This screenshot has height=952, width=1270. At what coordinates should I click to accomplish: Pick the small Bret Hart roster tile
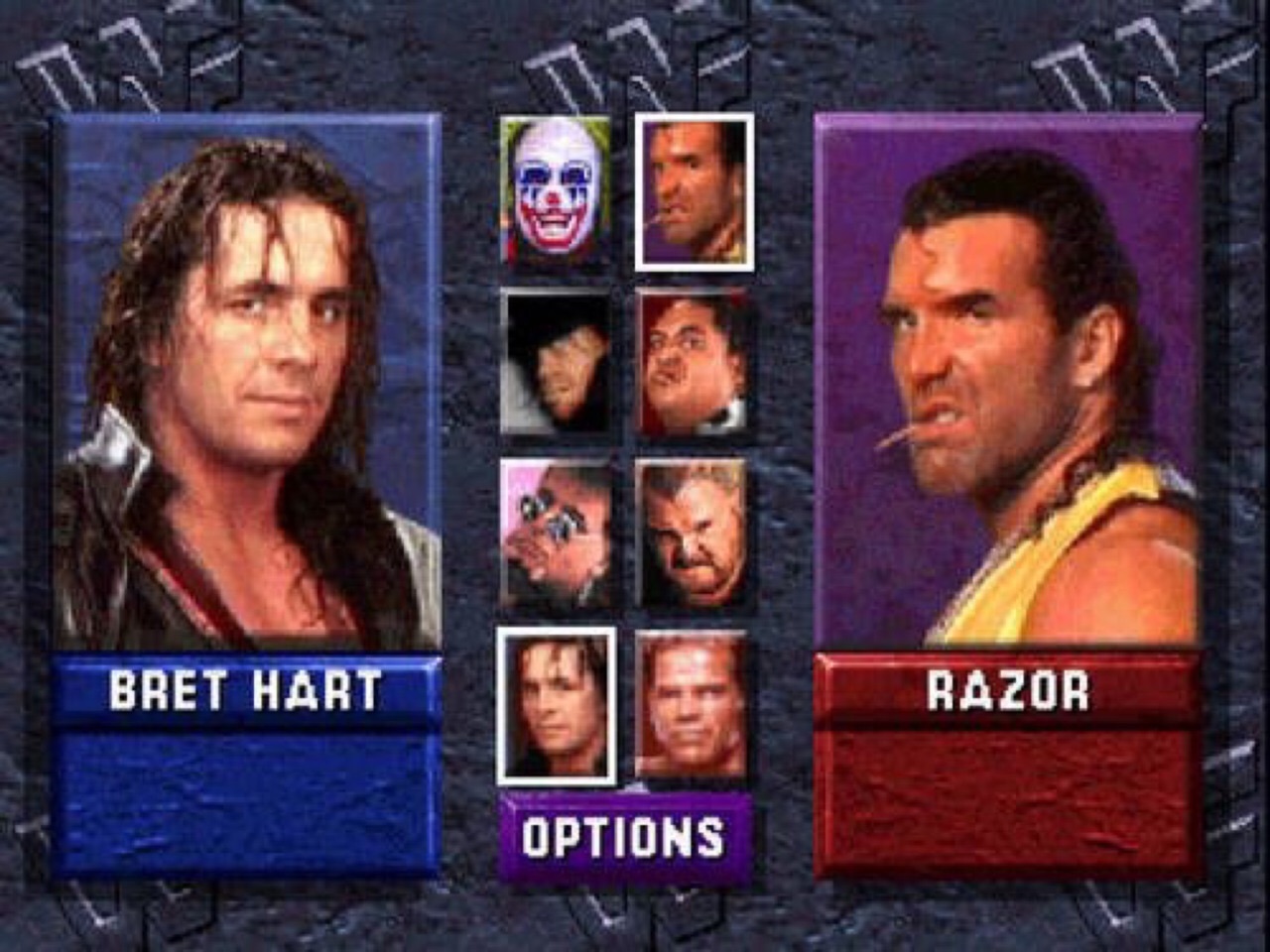pos(556,705)
